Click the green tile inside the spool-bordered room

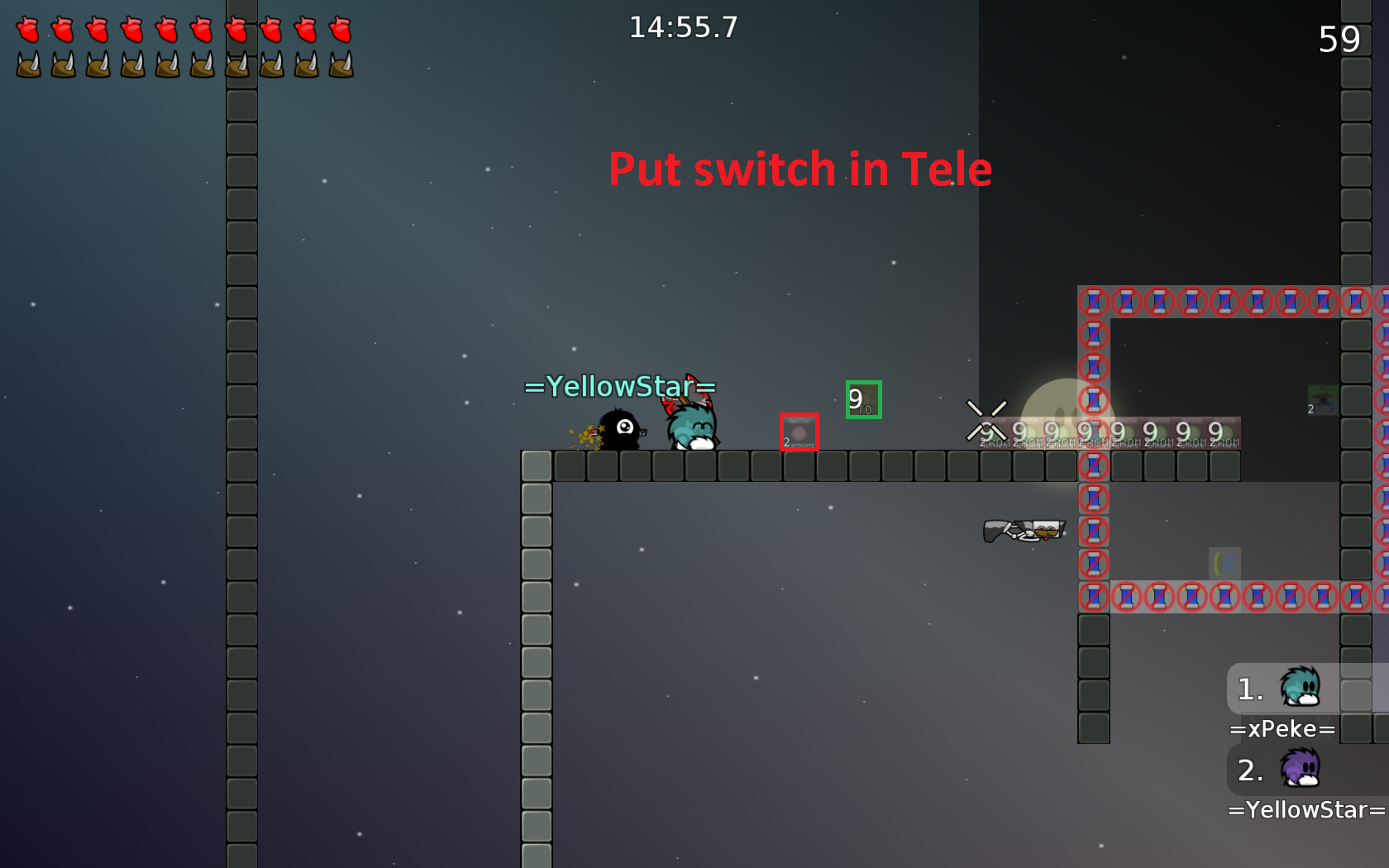[1321, 402]
